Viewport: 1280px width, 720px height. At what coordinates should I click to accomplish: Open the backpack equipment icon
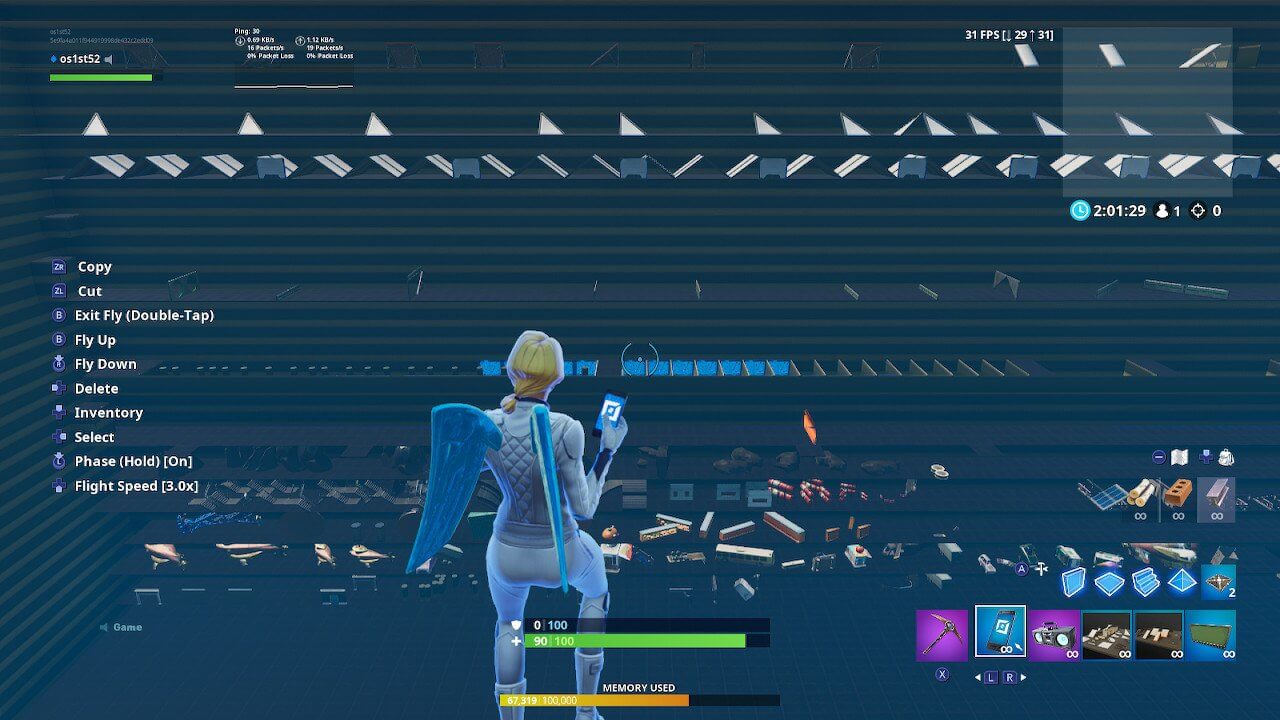[1226, 459]
